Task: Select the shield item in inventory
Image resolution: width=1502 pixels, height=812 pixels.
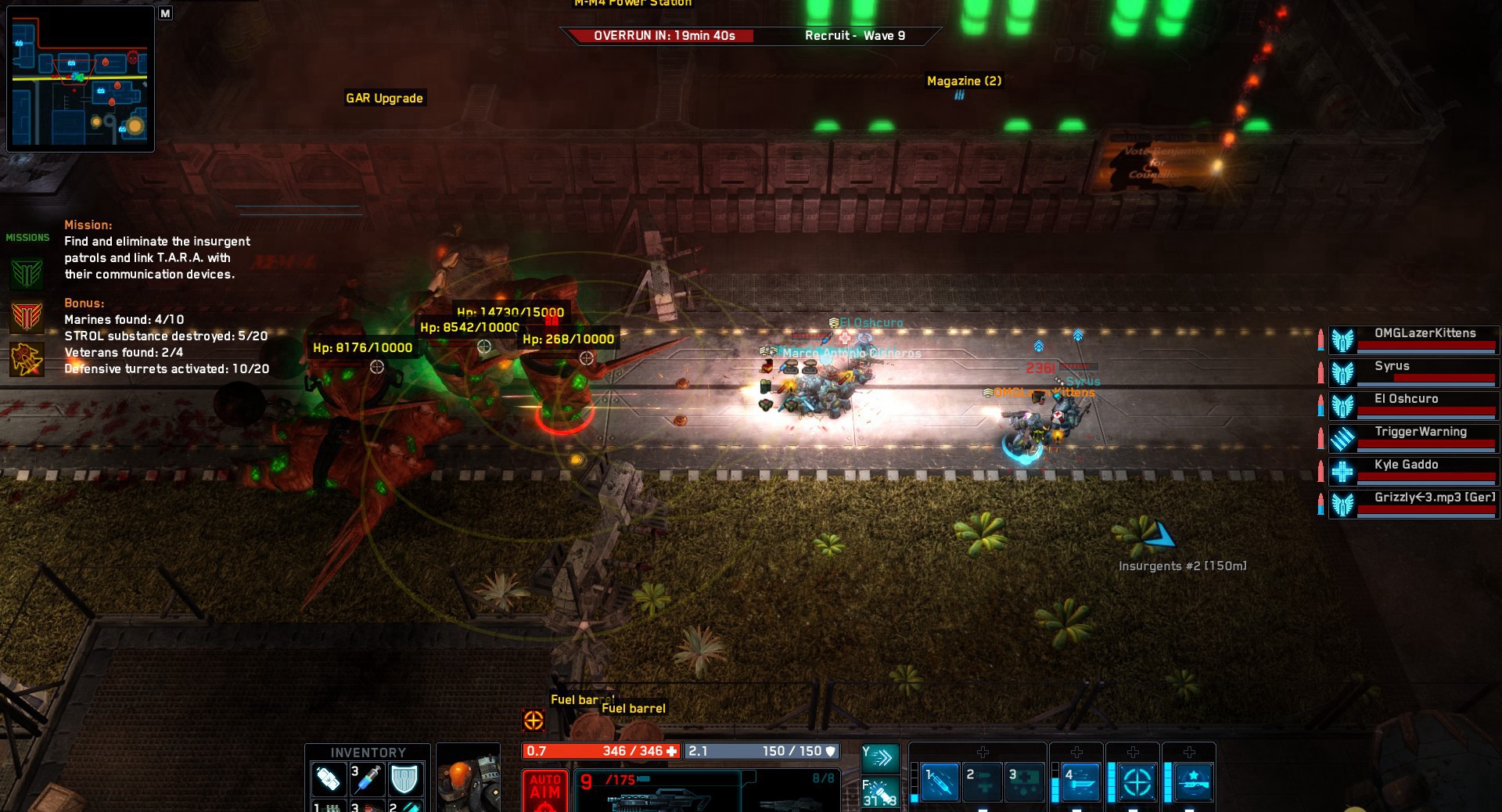Action: coord(404,778)
